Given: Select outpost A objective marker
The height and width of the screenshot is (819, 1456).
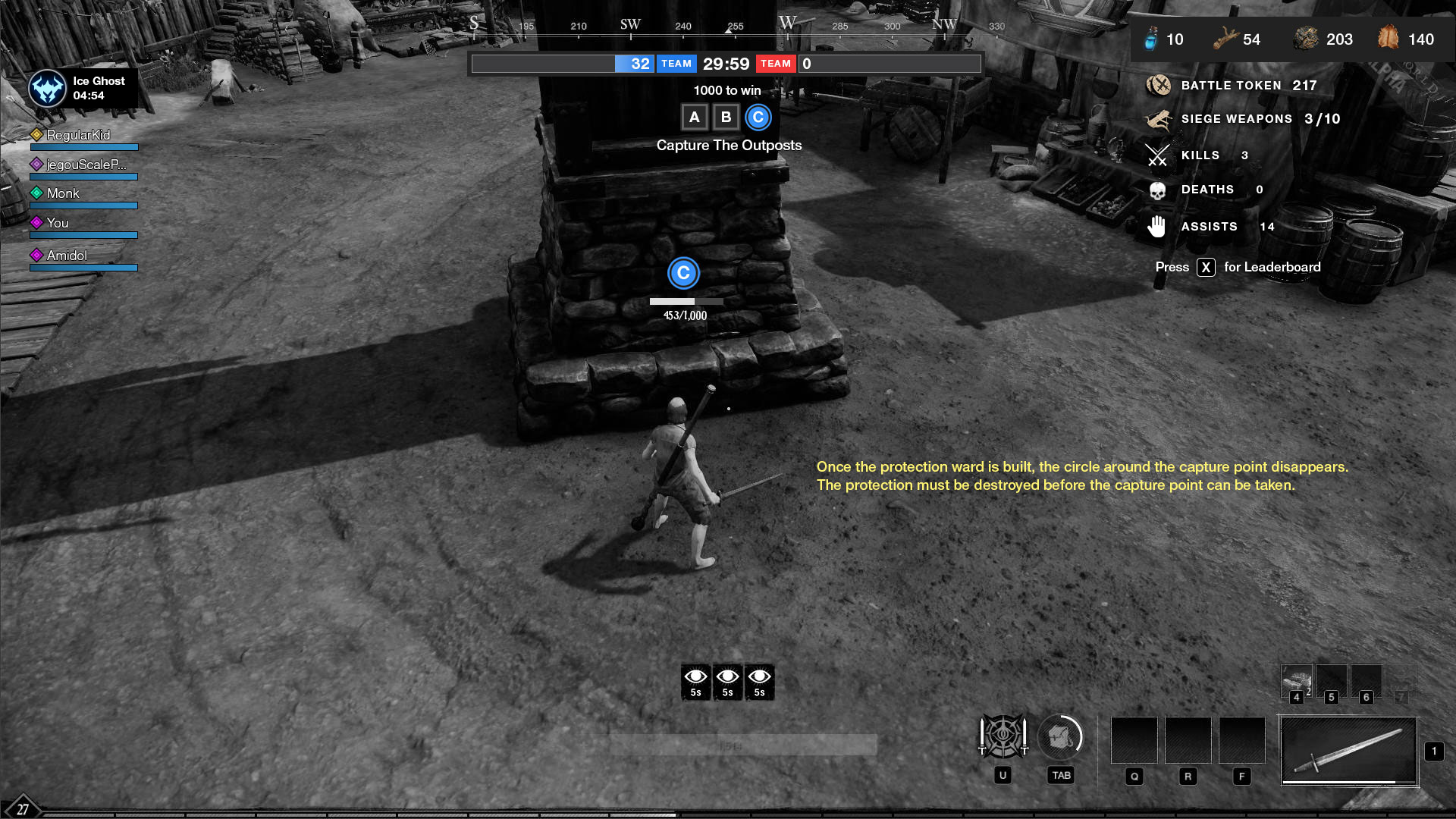Looking at the screenshot, I should pos(694,118).
